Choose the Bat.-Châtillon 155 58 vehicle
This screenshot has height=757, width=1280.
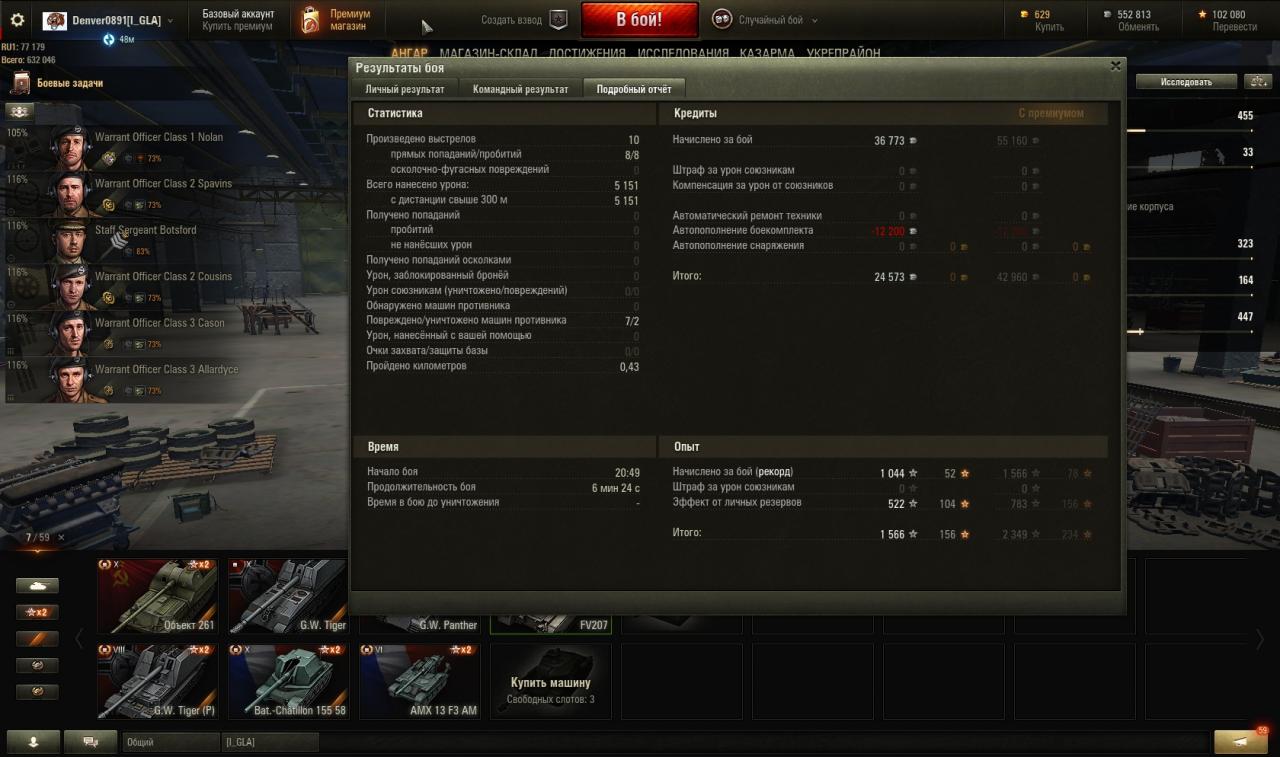tap(288, 681)
